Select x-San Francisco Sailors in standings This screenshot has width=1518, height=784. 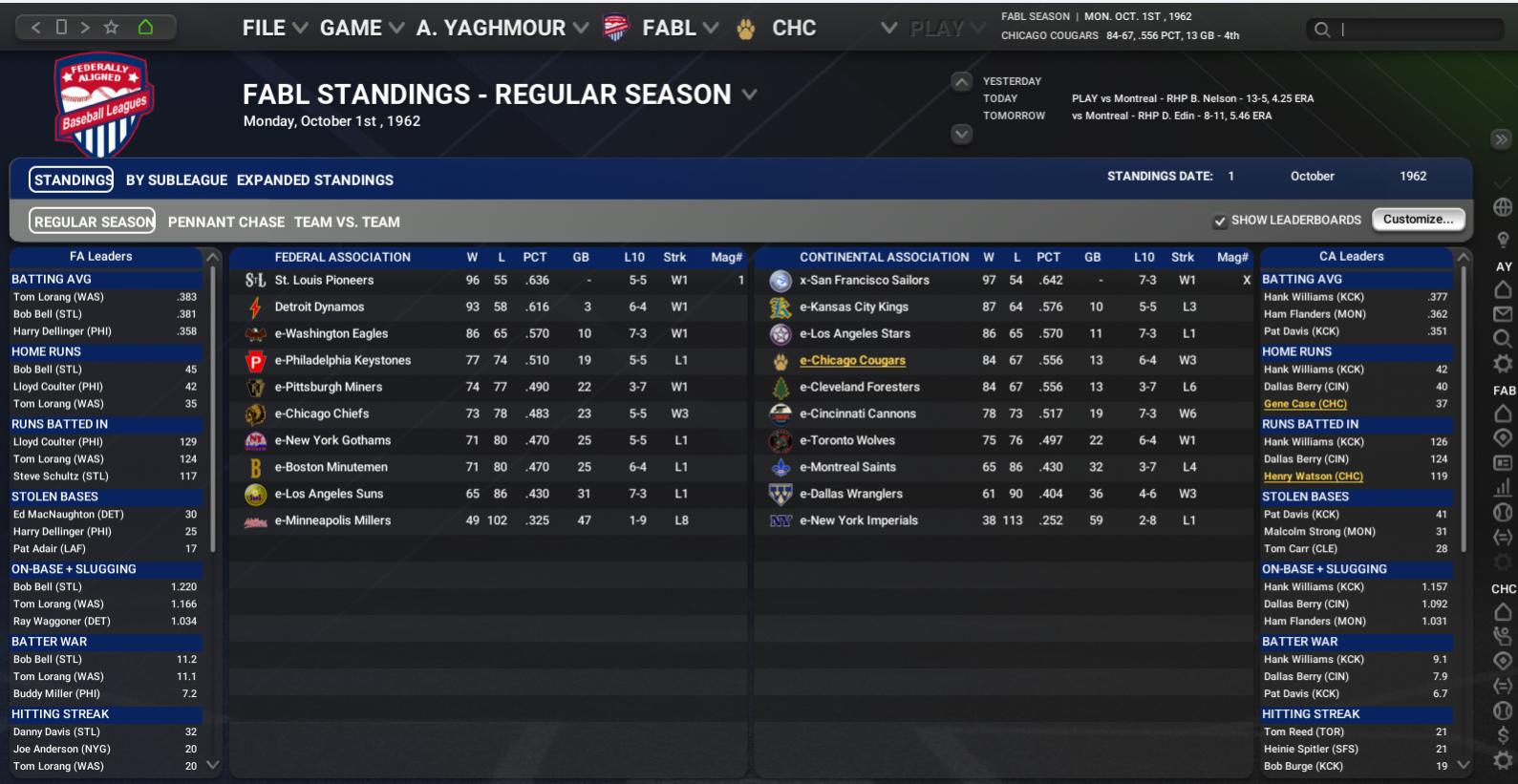864,281
